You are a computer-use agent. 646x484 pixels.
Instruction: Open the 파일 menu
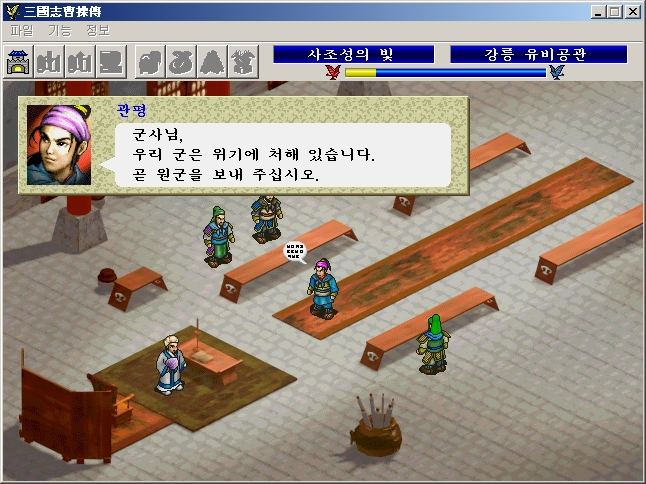(x=21, y=30)
